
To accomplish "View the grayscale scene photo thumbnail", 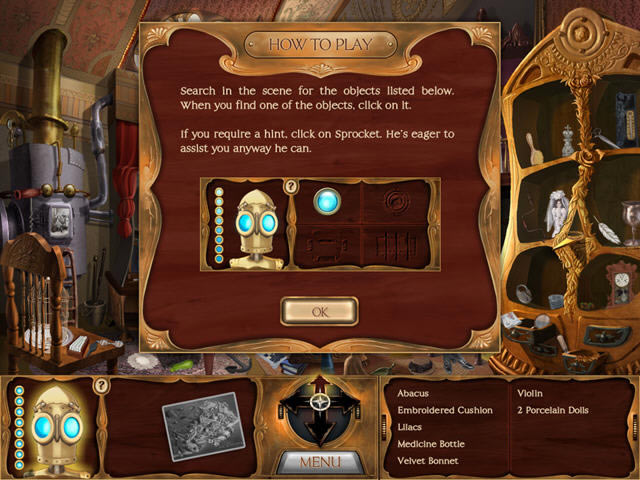I will (202, 426).
